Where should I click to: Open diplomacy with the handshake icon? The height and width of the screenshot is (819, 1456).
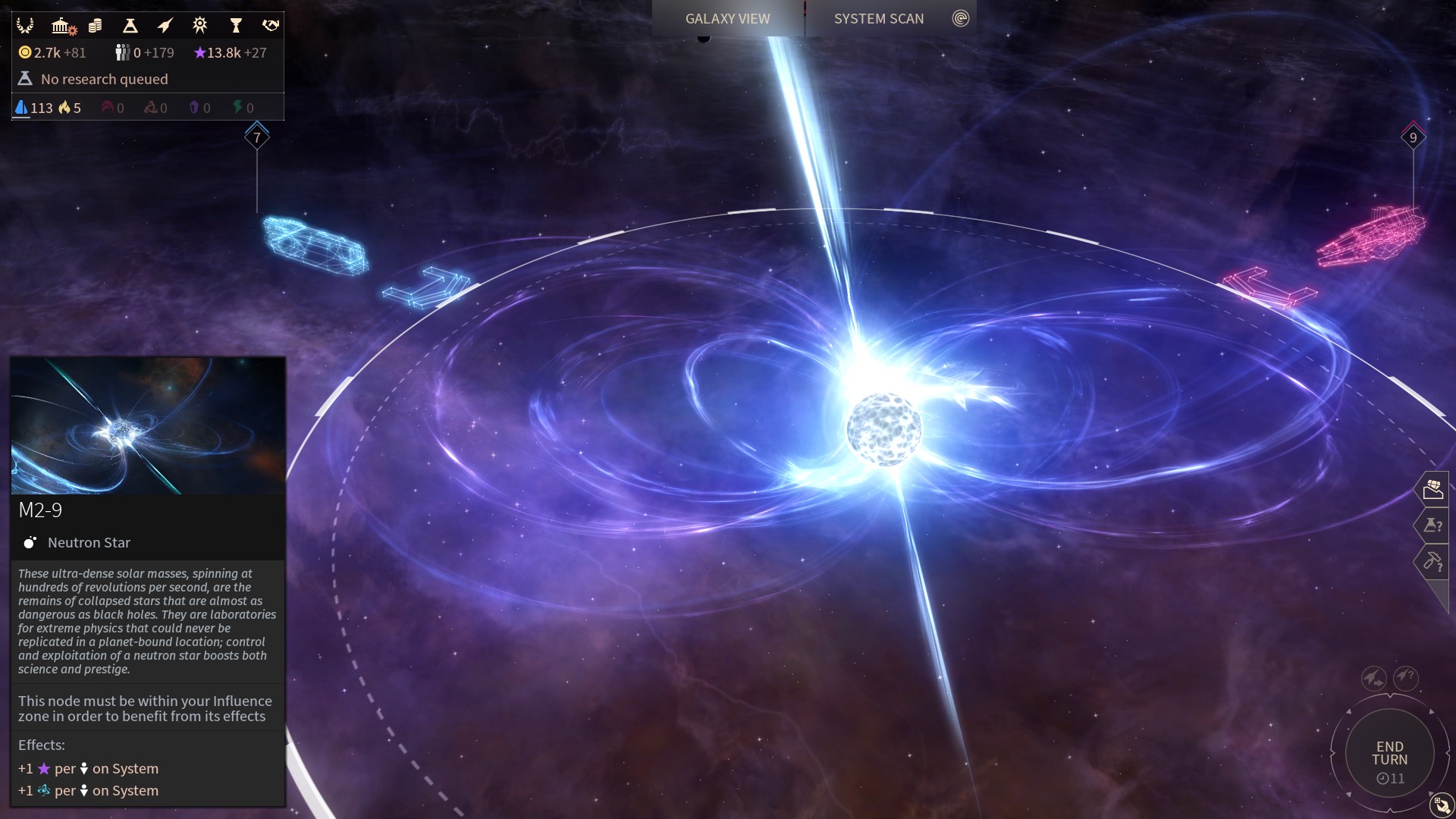(269, 25)
